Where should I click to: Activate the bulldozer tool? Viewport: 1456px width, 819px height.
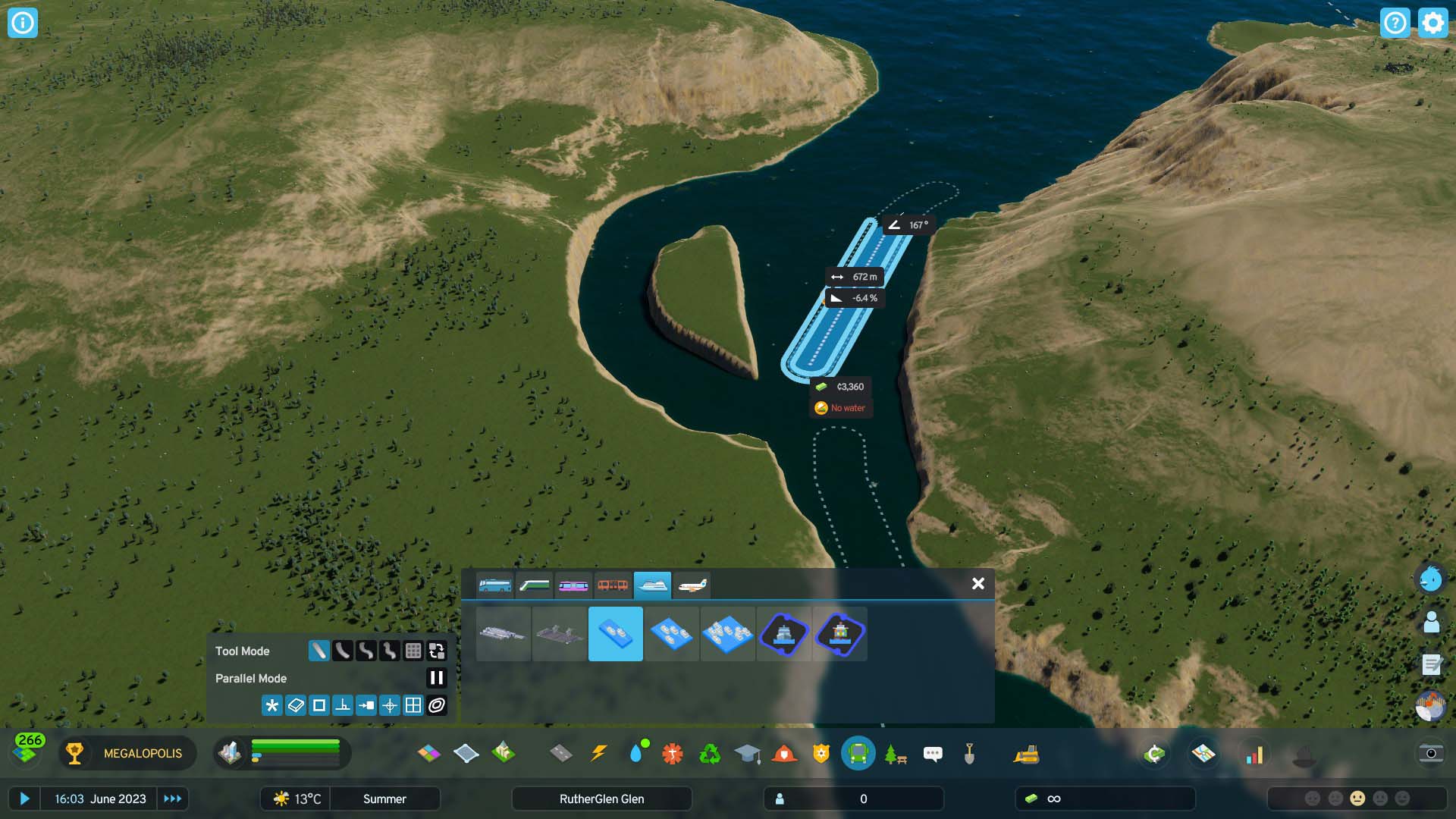click(1025, 753)
